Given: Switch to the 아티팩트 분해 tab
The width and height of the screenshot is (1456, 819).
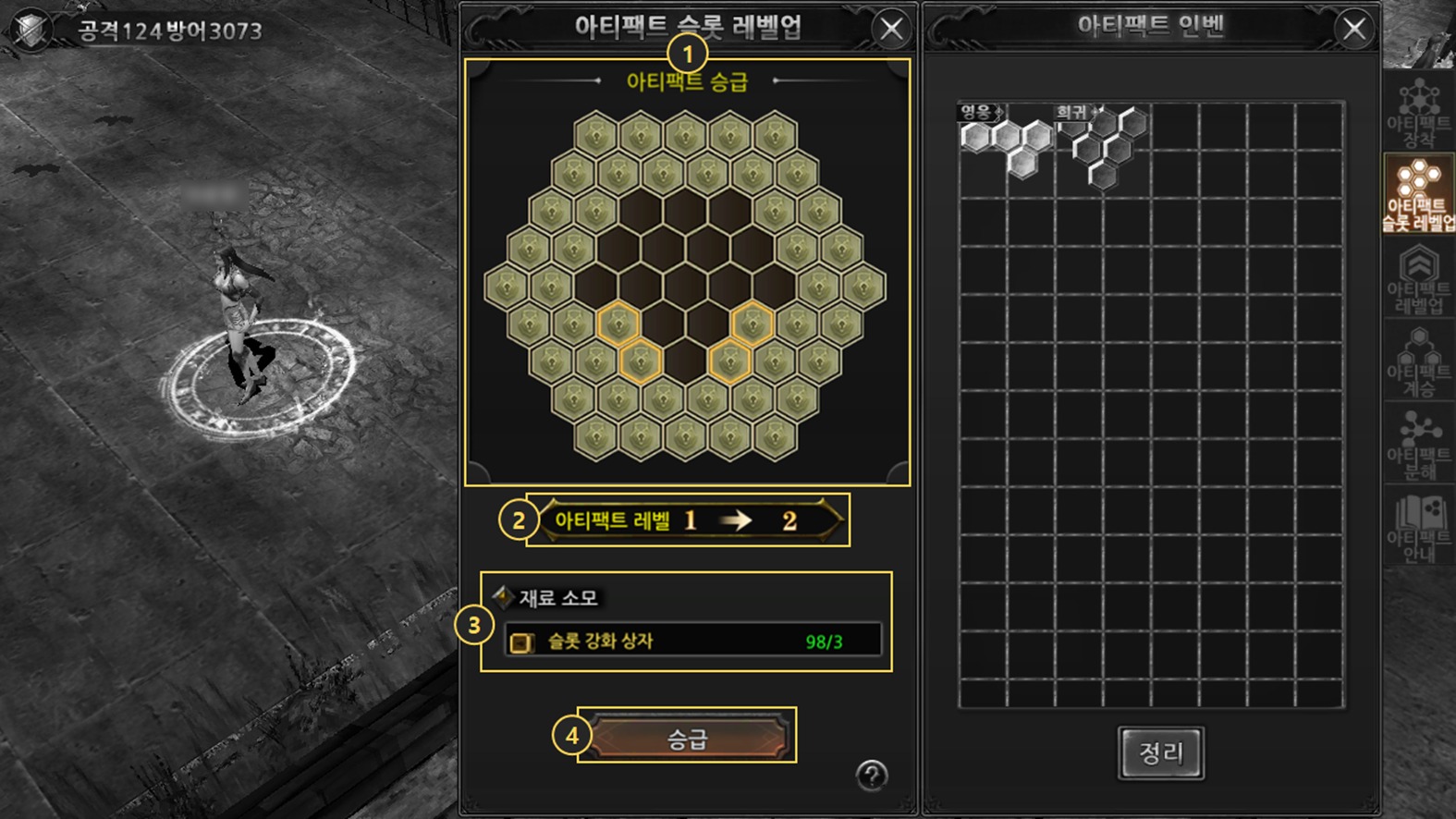Looking at the screenshot, I should click(1418, 446).
